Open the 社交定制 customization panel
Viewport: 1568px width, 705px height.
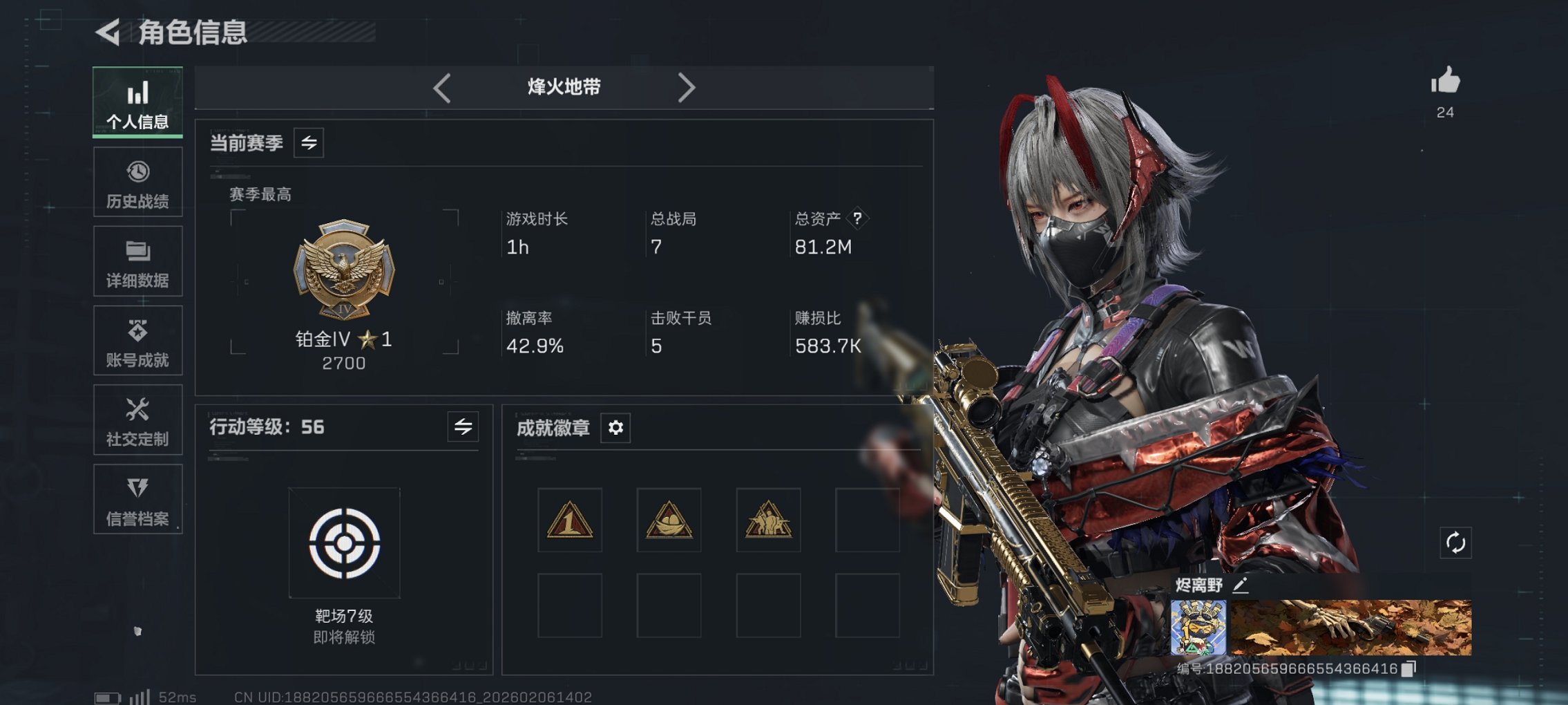(x=137, y=420)
